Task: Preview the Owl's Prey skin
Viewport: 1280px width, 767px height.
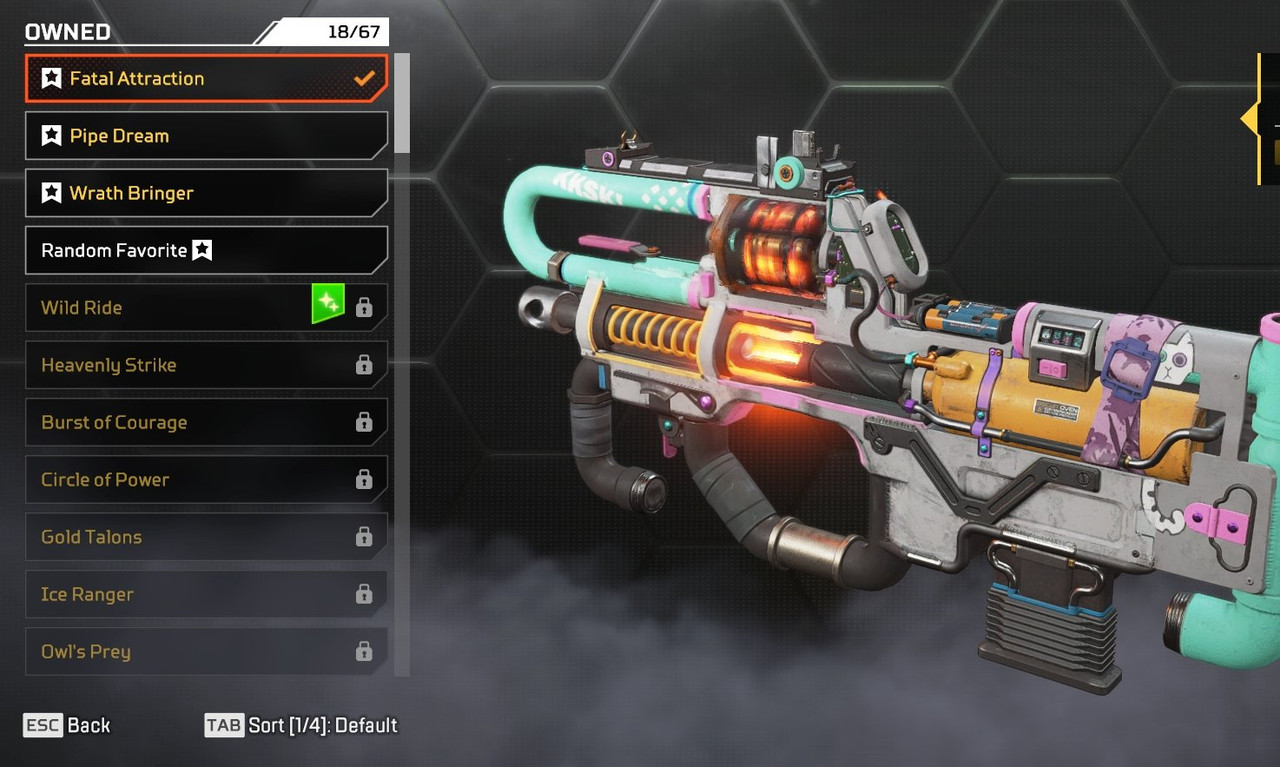Action: (x=205, y=651)
